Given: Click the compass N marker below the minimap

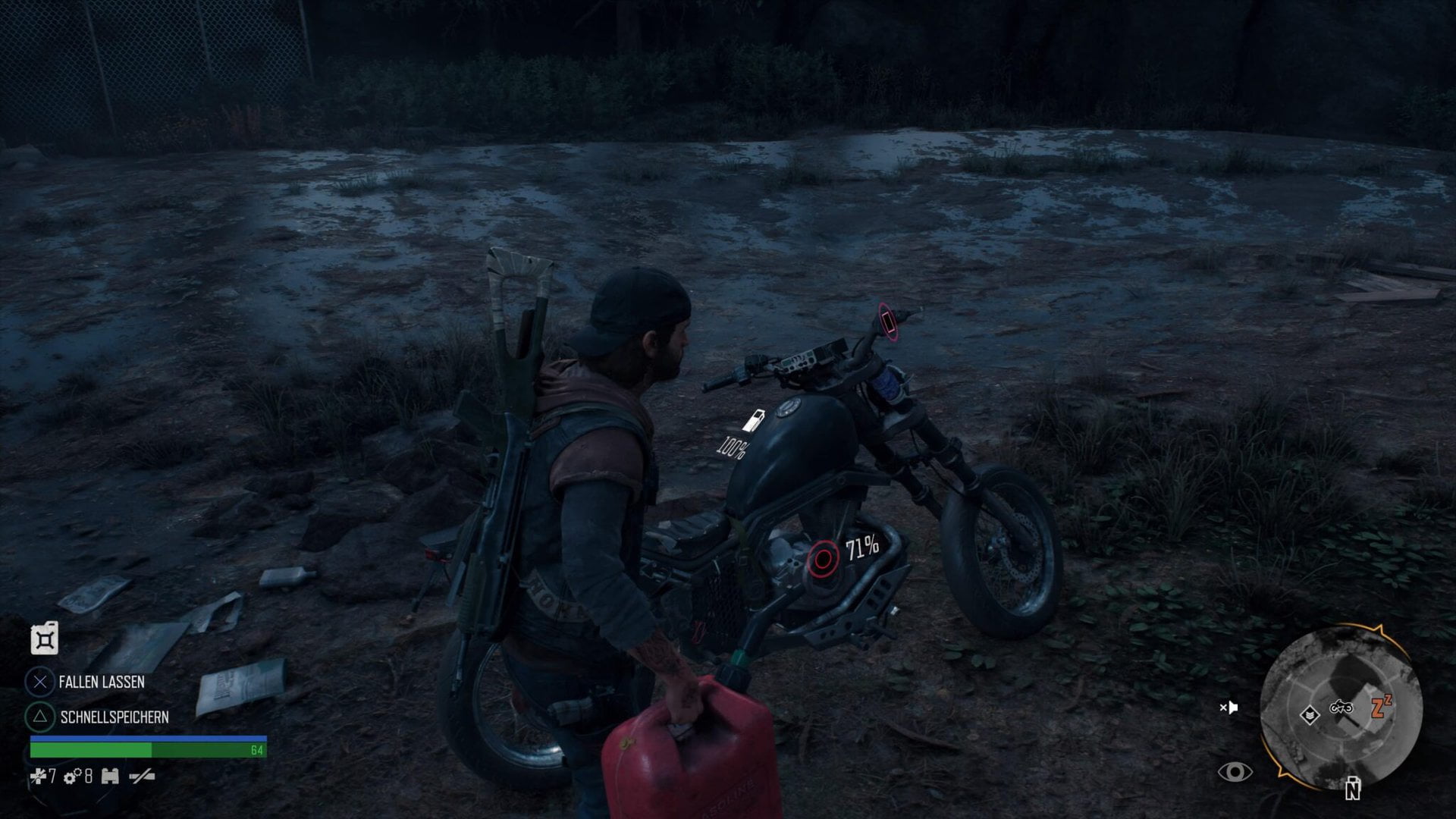Looking at the screenshot, I should 1352,790.
